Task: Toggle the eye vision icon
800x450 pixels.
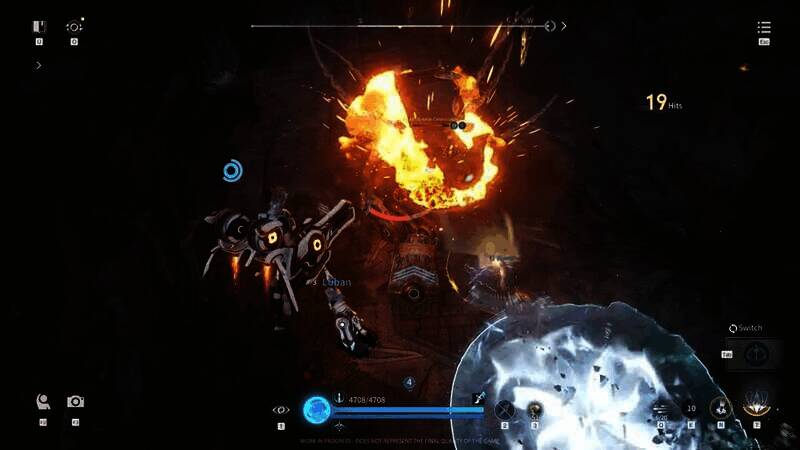Action: 281,409
